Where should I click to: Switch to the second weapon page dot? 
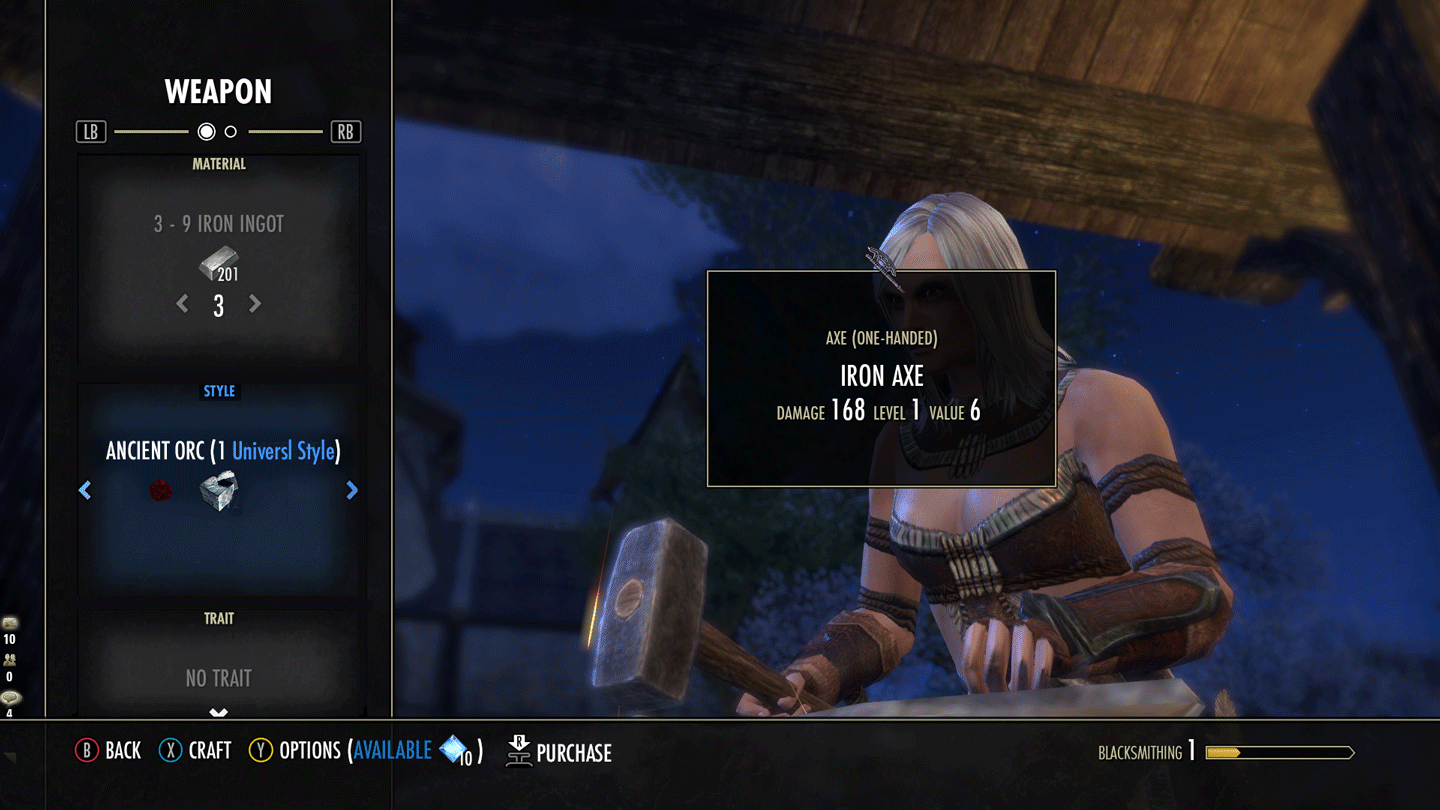(x=231, y=132)
